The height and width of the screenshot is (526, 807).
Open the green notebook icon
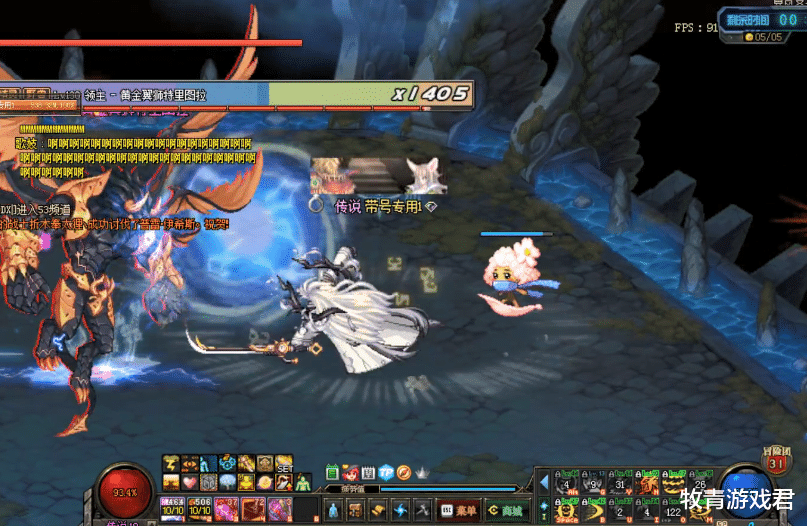pyautogui.click(x=333, y=471)
